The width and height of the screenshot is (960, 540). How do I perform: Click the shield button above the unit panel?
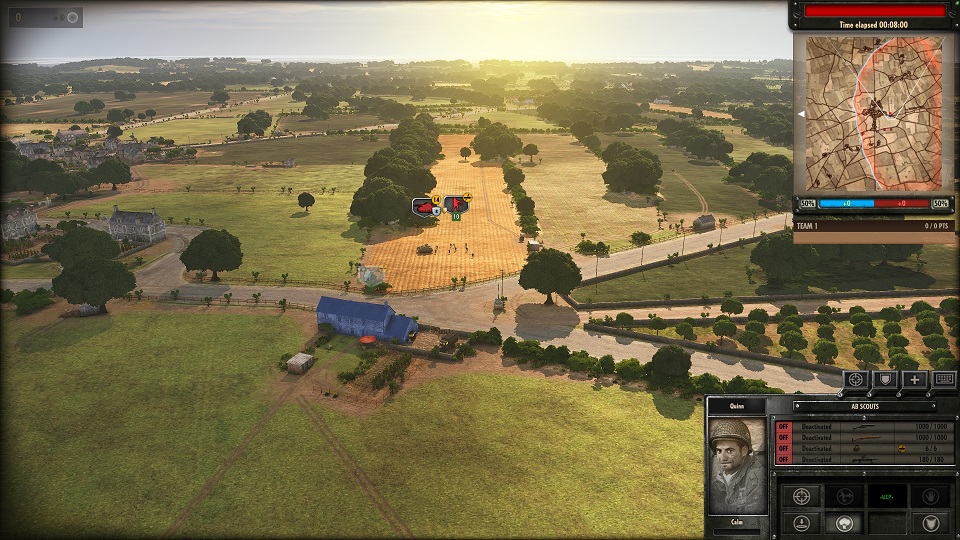click(x=884, y=379)
